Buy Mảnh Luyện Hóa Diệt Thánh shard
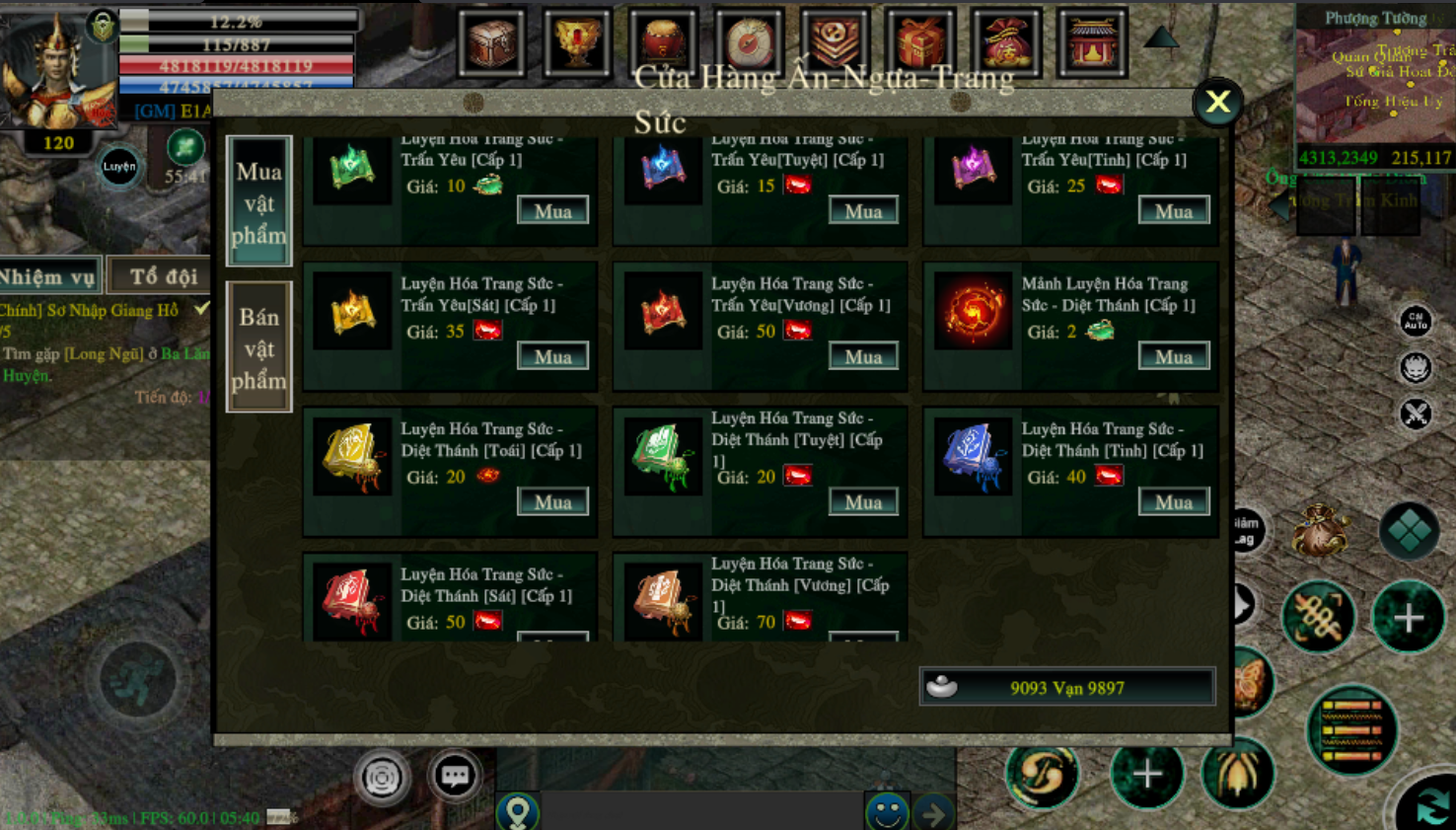 pos(1173,356)
